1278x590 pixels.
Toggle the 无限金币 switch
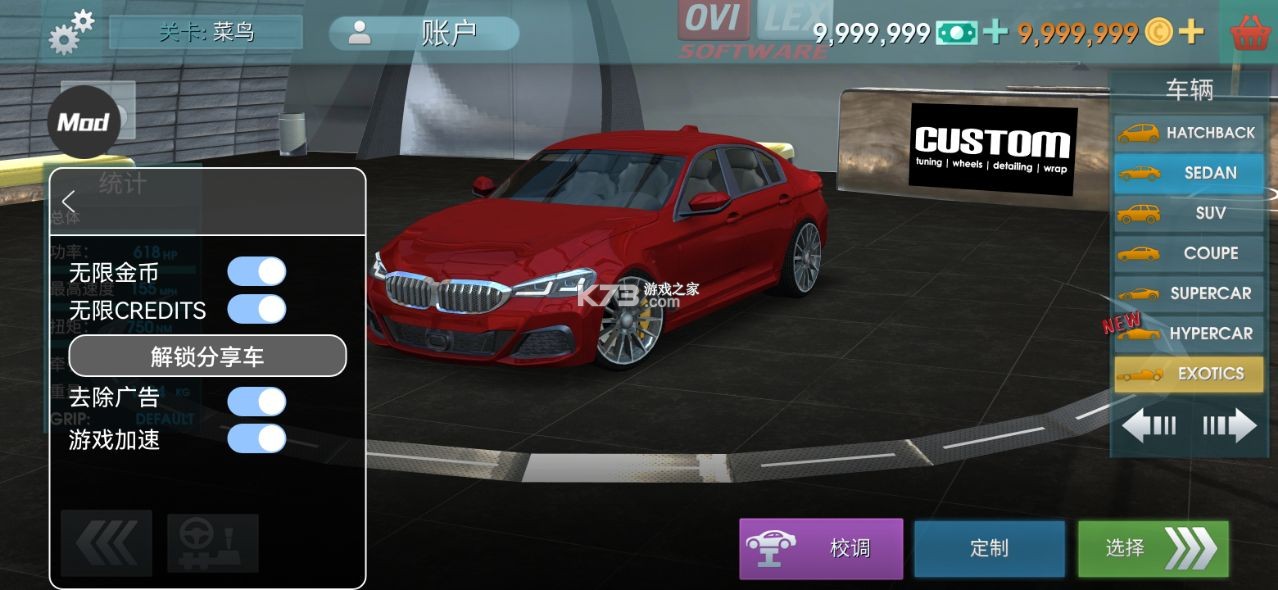pos(257,271)
